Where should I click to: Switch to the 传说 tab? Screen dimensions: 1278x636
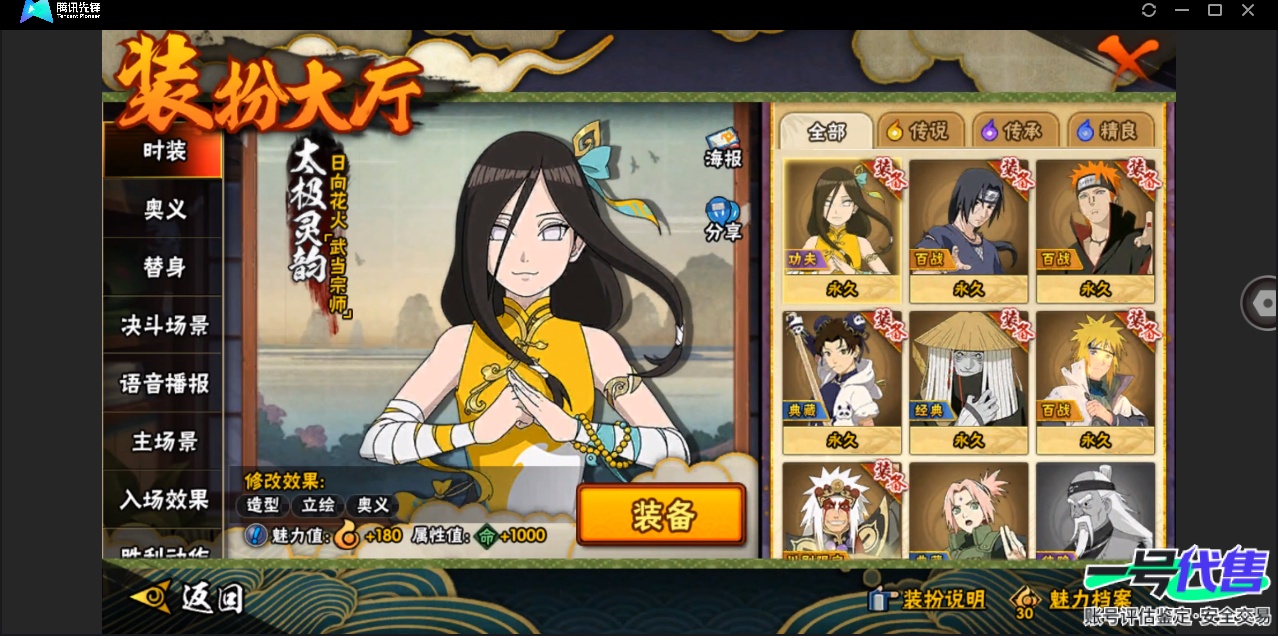coord(921,131)
